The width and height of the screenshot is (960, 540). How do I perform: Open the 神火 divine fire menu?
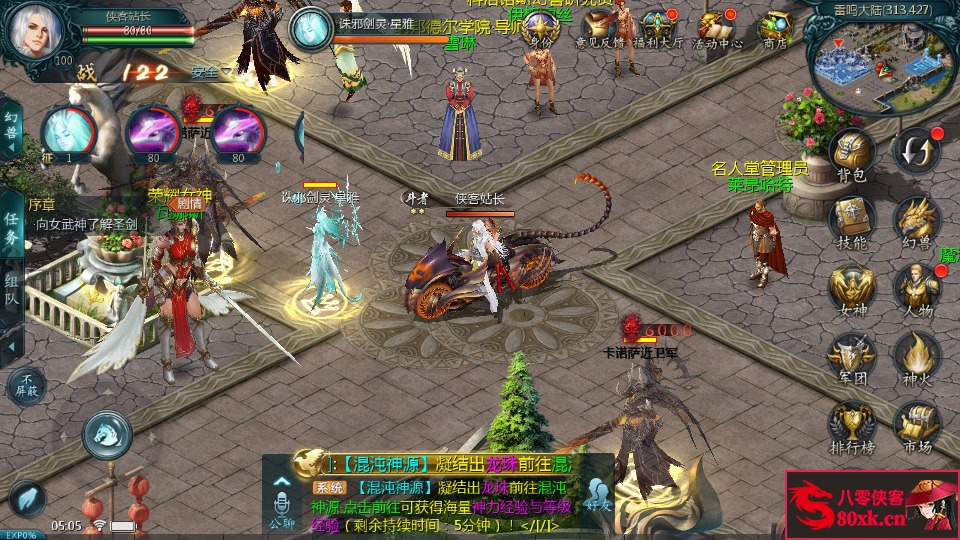(x=915, y=356)
